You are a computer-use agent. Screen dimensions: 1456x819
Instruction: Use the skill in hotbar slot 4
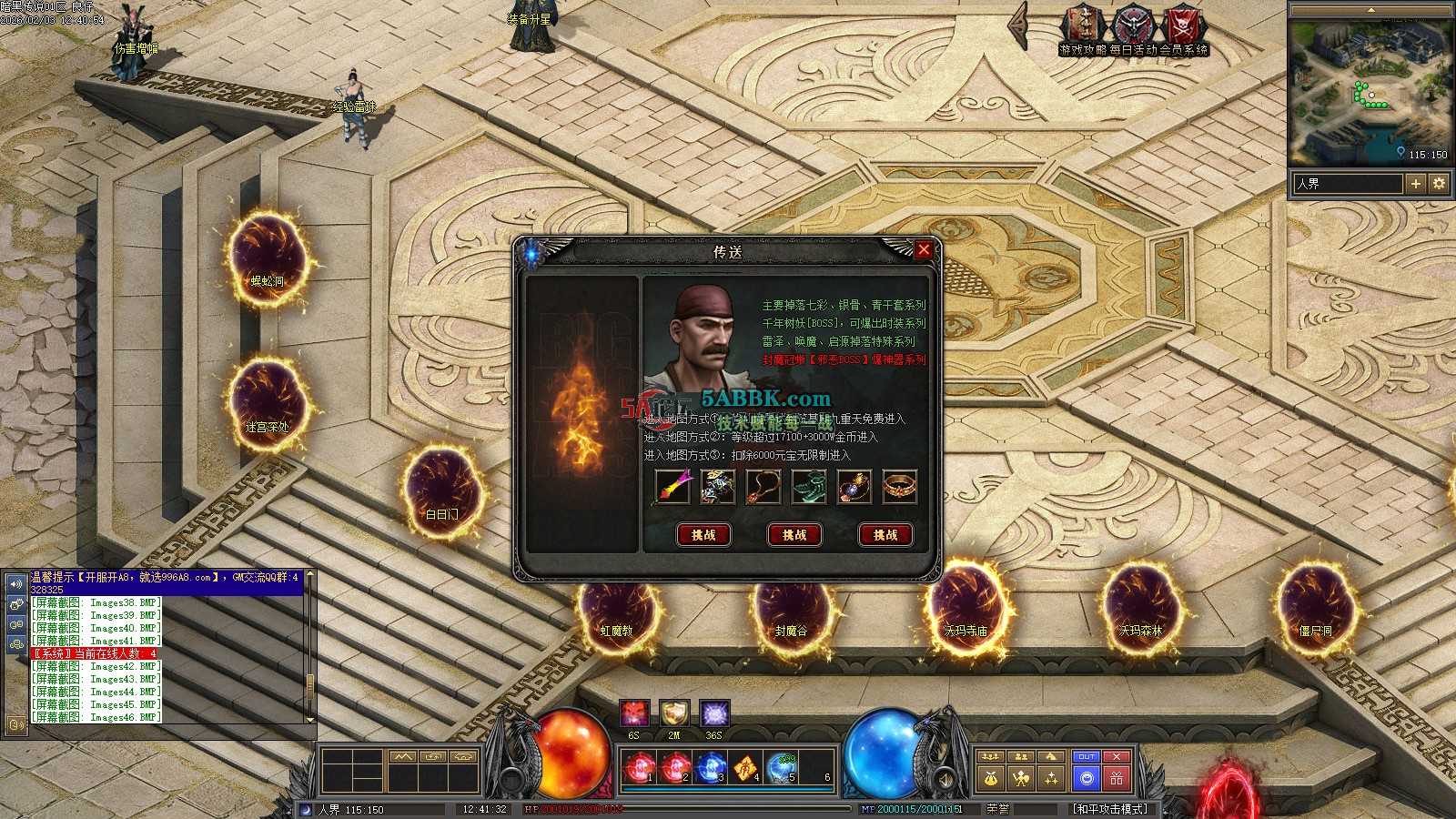click(x=744, y=768)
